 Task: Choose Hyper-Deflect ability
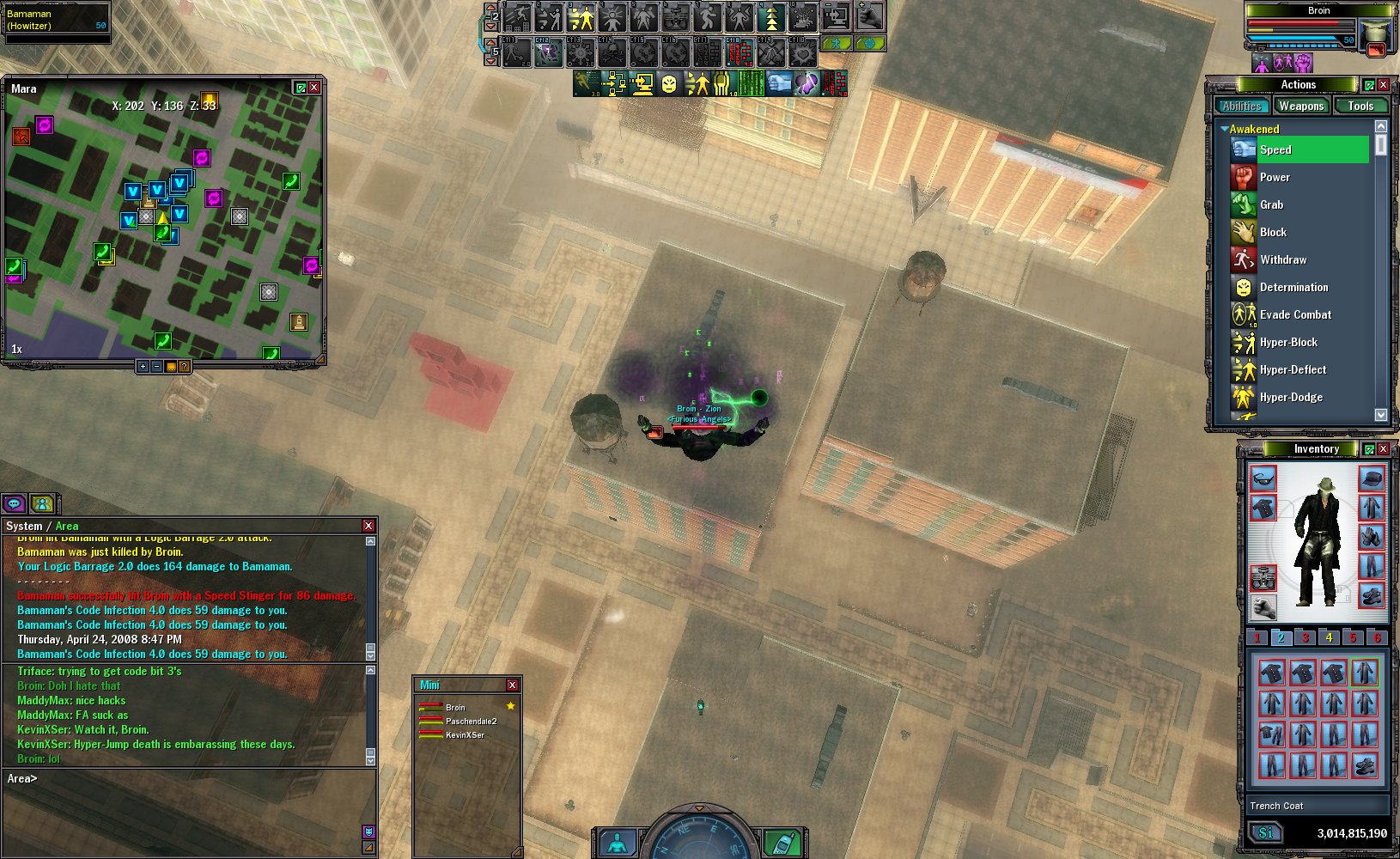1293,369
